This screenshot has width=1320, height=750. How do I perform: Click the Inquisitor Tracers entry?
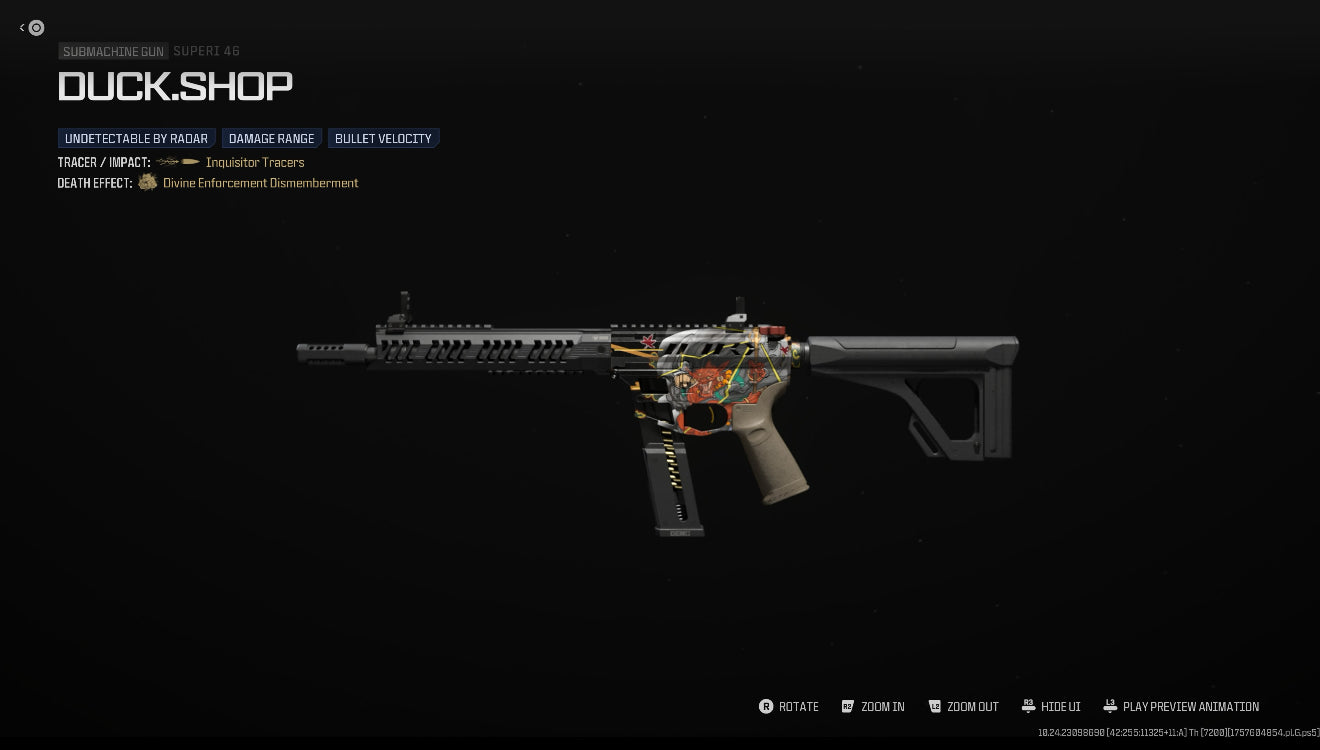255,163
